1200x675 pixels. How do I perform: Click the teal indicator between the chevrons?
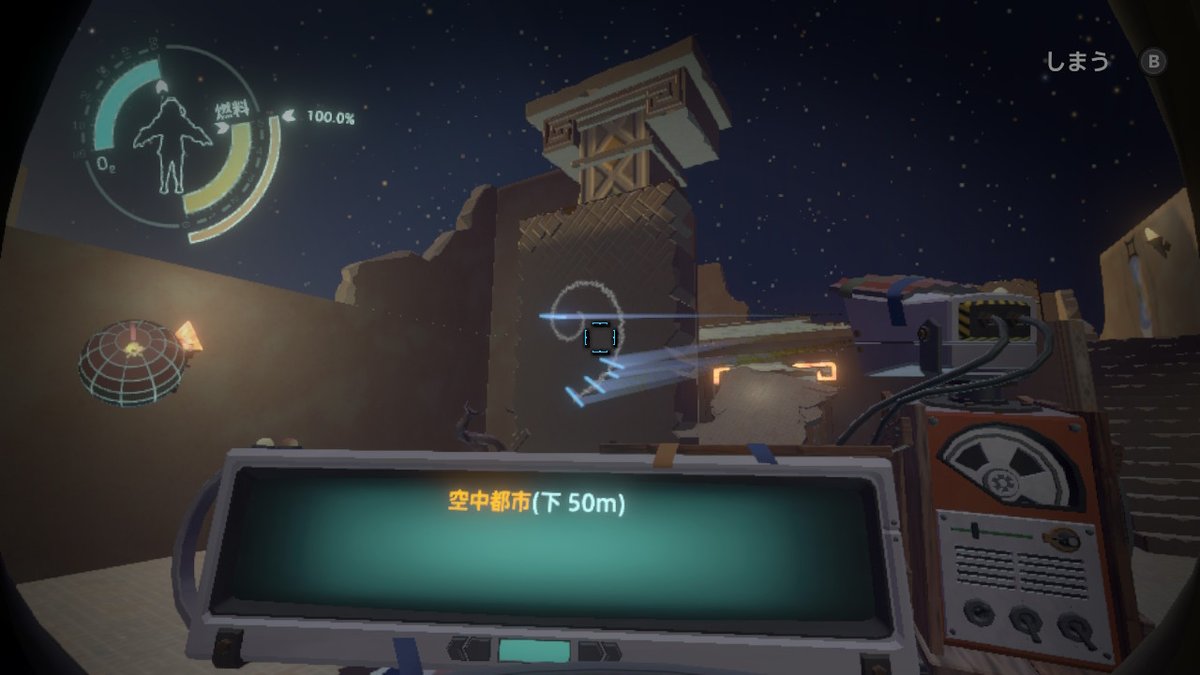(533, 650)
